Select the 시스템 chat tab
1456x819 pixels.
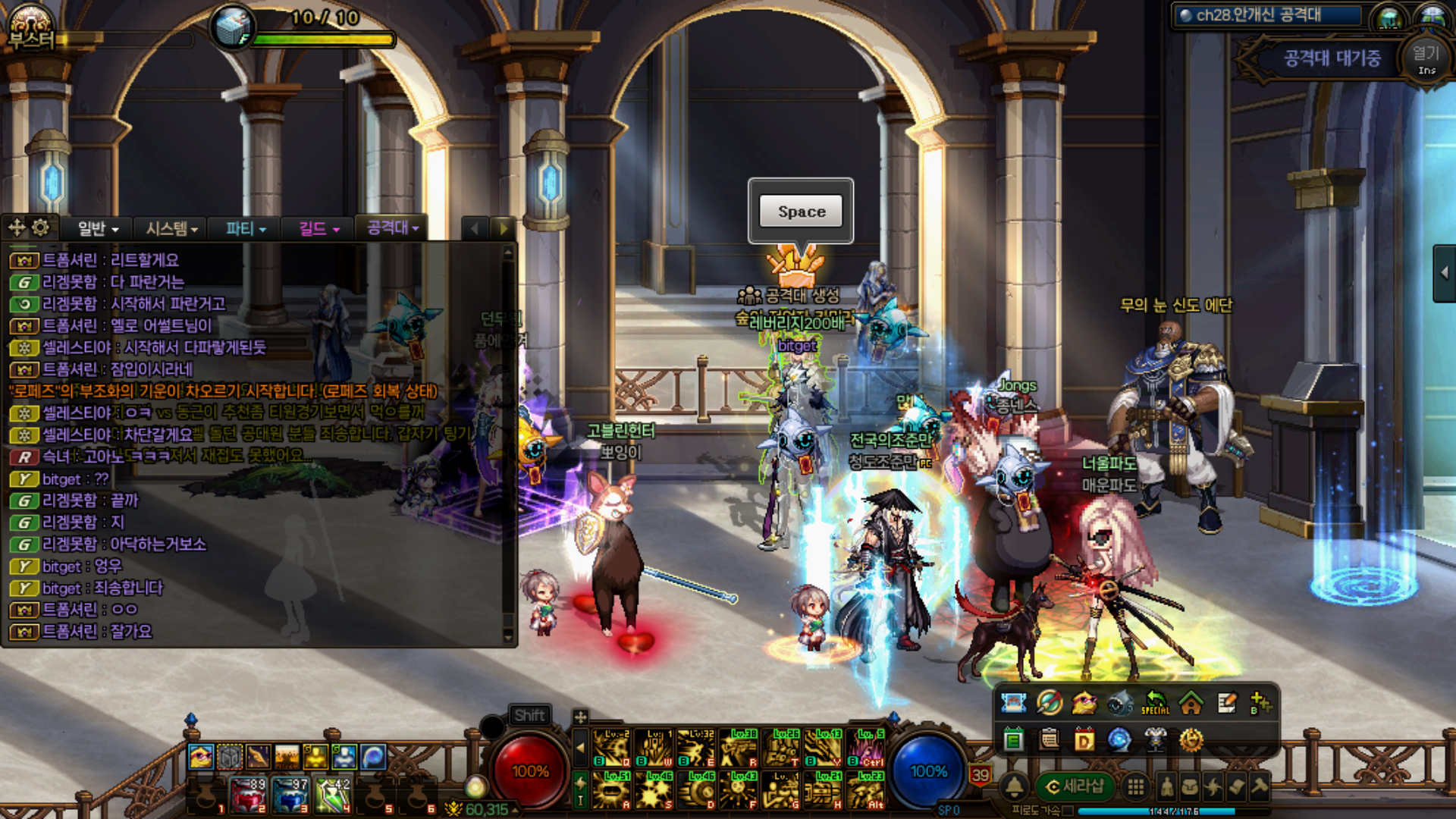[171, 228]
